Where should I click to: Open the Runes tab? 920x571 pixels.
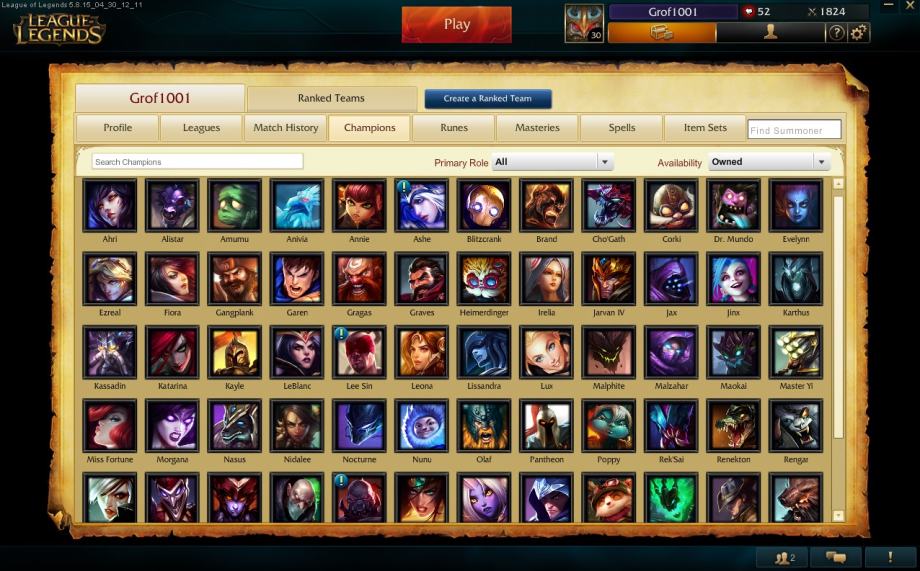click(x=454, y=128)
